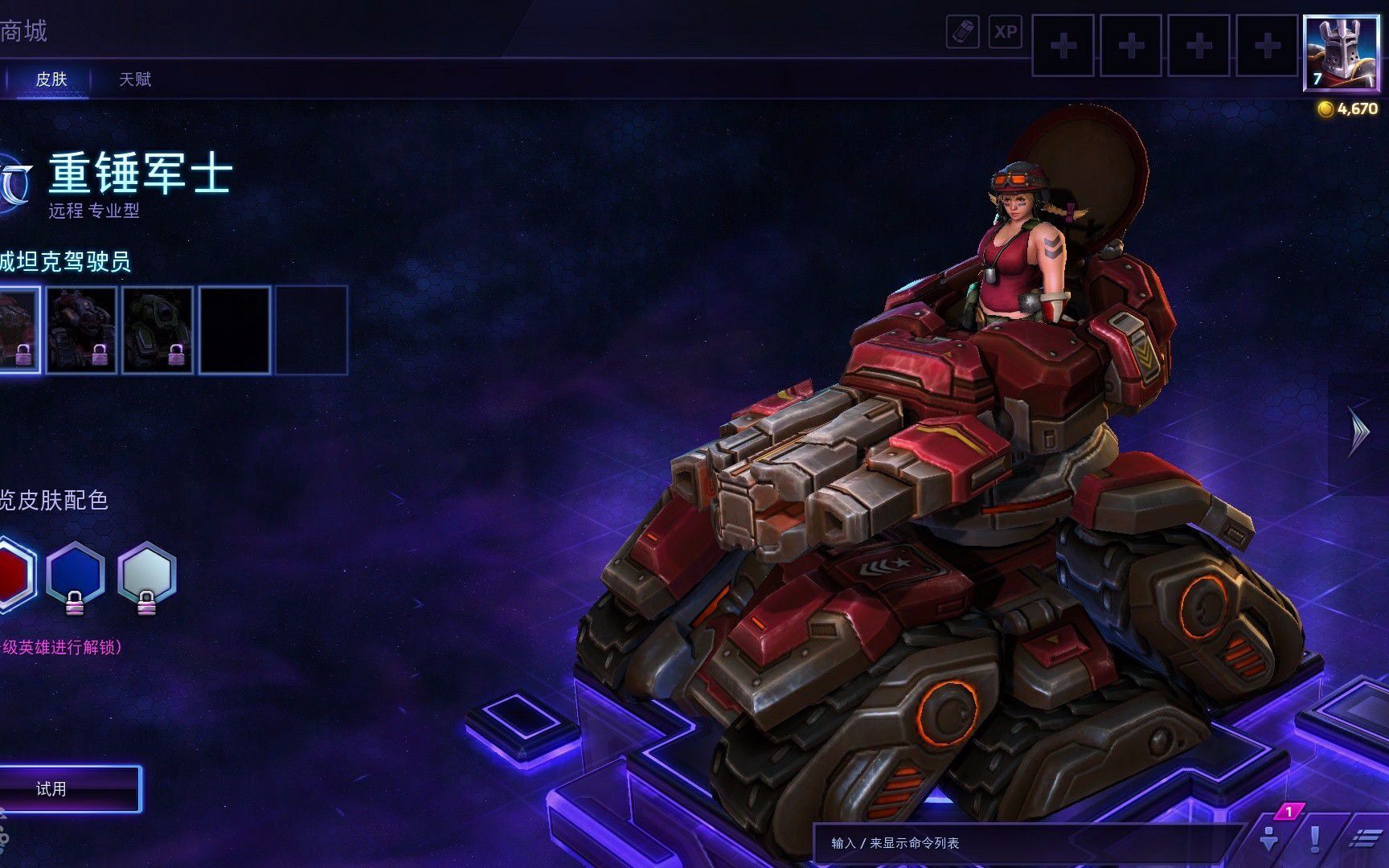The width and height of the screenshot is (1389, 868).
Task: Open the exclamation mark notifications icon
Action: pos(1315,839)
